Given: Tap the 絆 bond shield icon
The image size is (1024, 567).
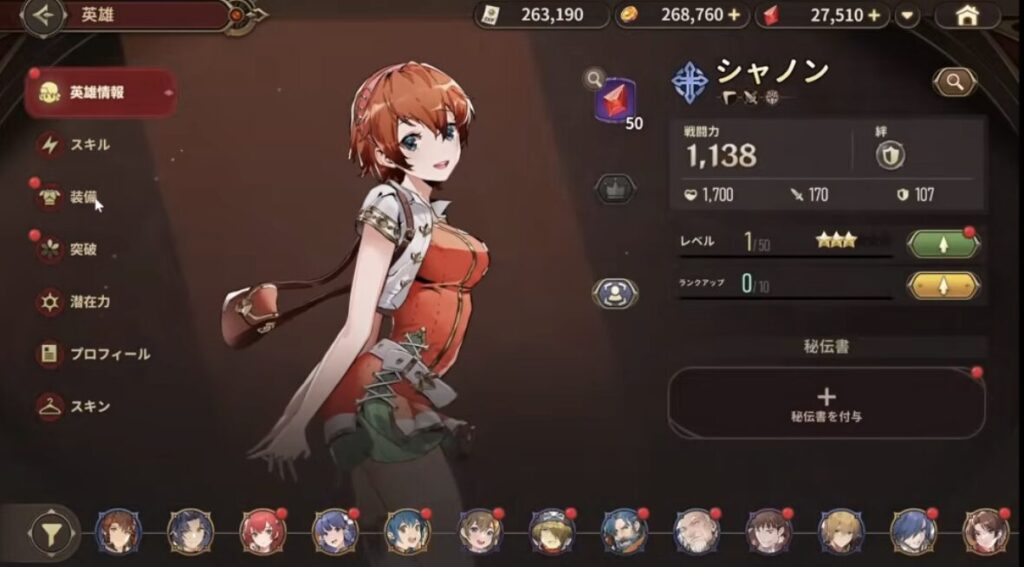Looking at the screenshot, I should point(887,153).
